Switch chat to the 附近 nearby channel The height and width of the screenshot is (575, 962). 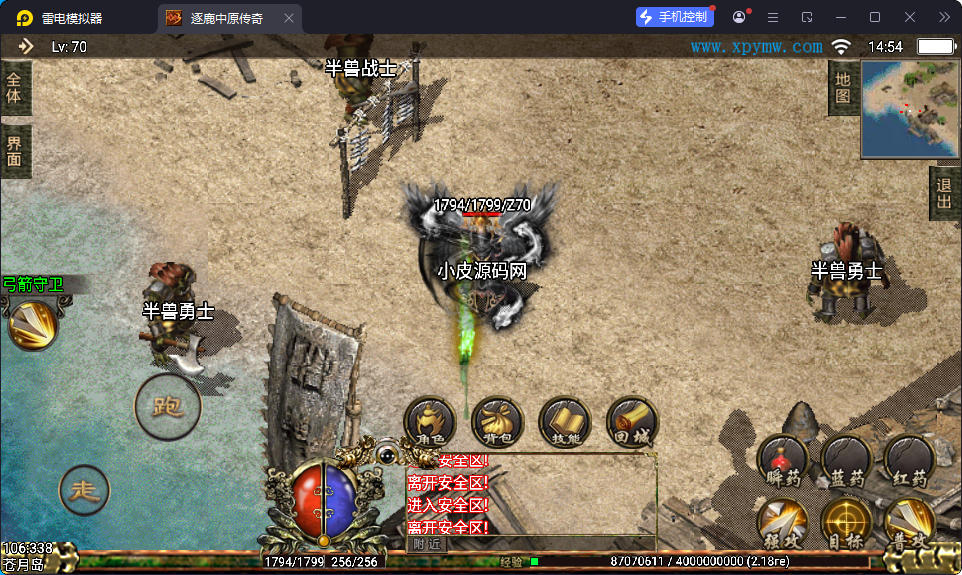click(427, 544)
